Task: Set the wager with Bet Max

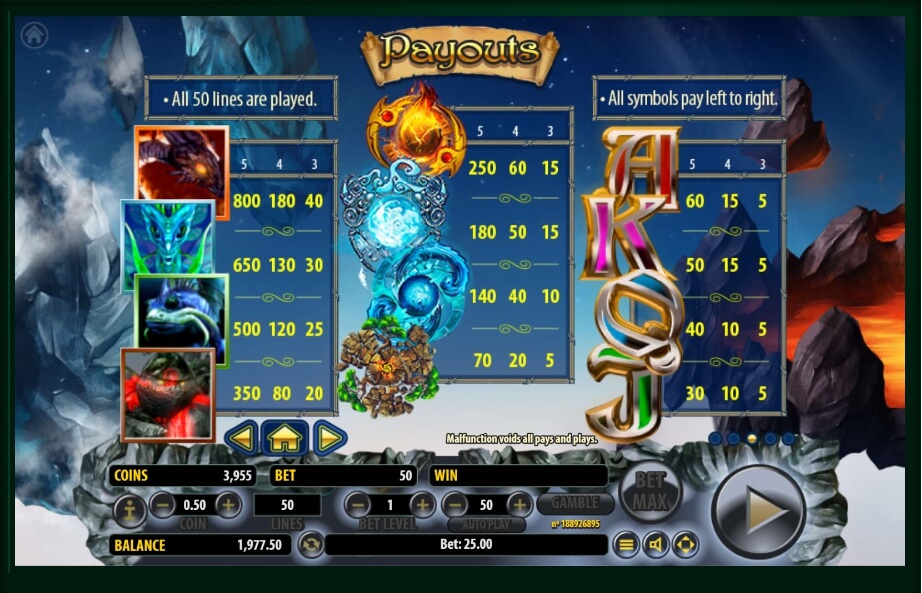Action: [x=650, y=490]
